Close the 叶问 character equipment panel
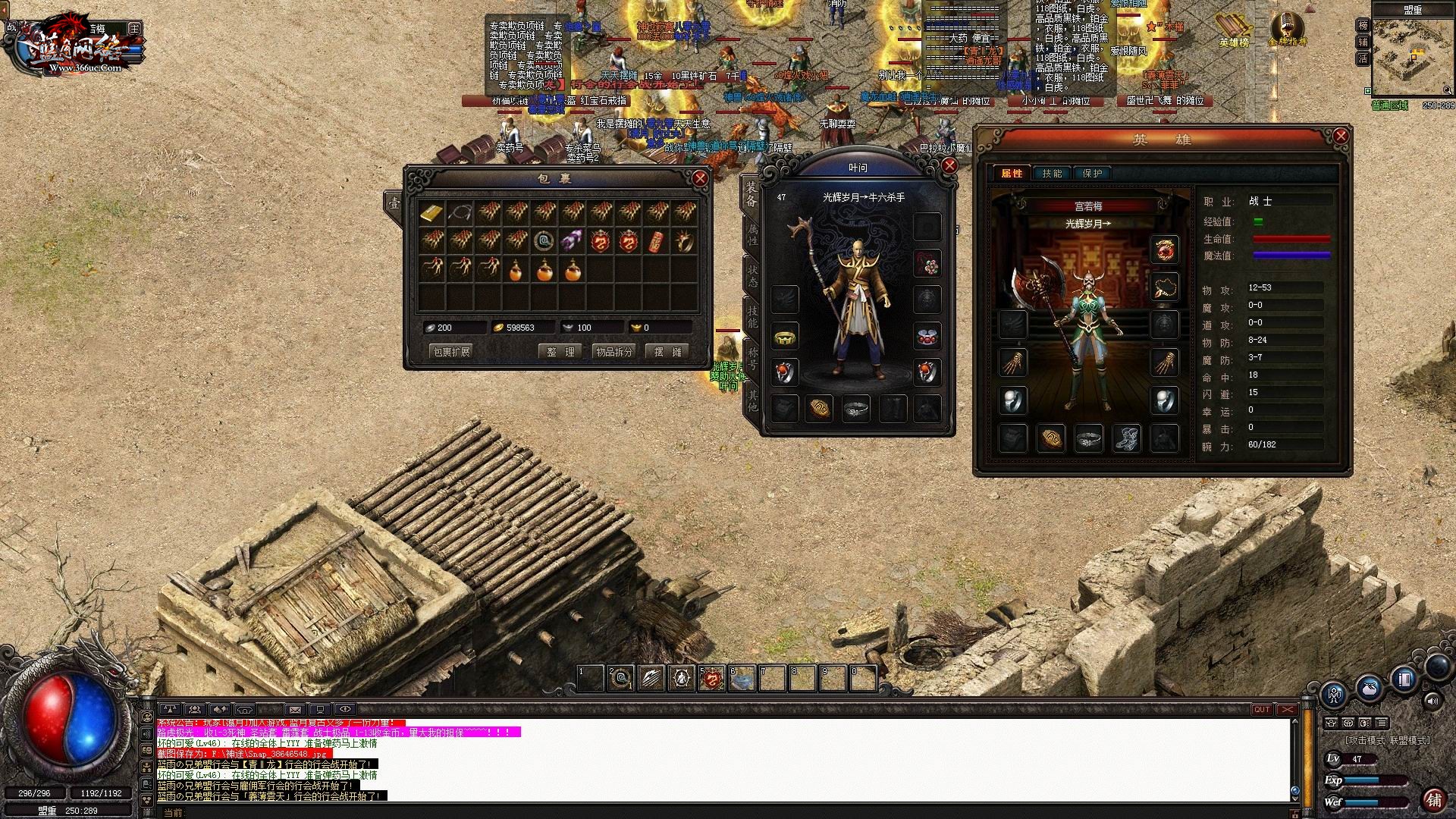This screenshot has height=819, width=1456. pos(949,165)
